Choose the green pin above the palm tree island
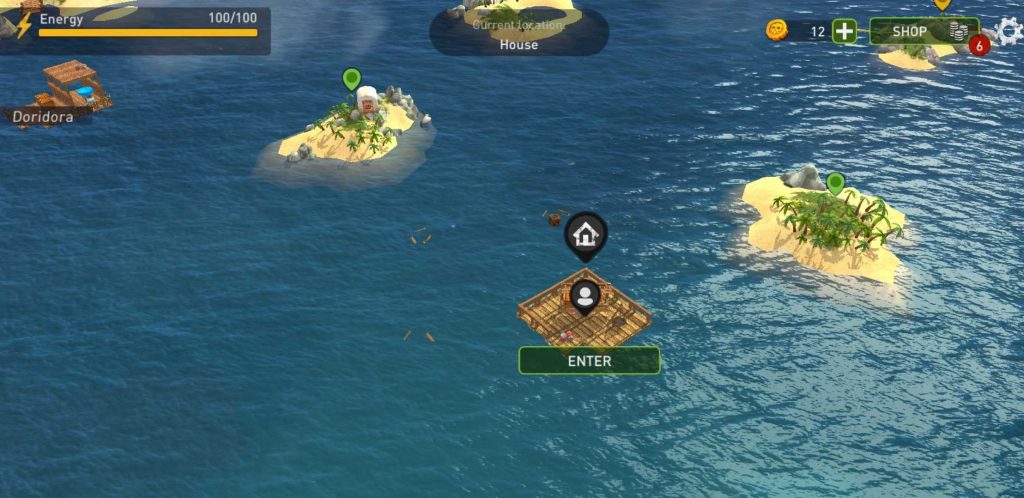1024x498 pixels. click(x=835, y=183)
